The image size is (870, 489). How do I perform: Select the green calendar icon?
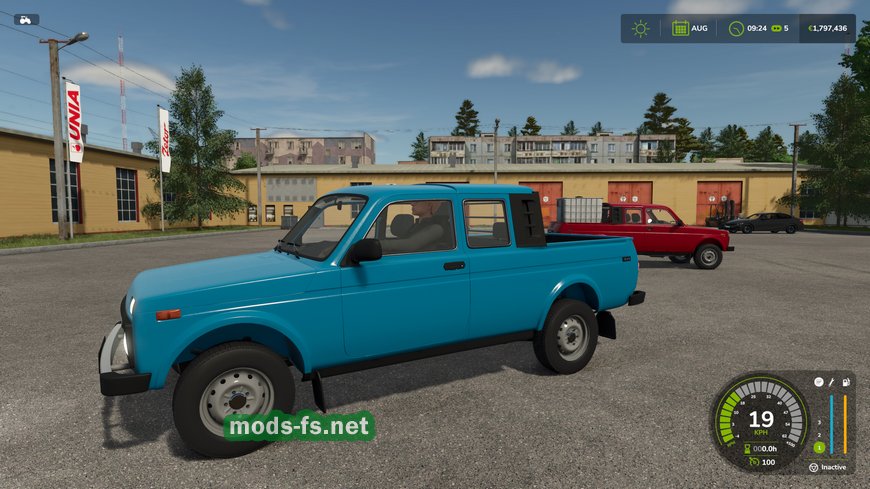680,28
